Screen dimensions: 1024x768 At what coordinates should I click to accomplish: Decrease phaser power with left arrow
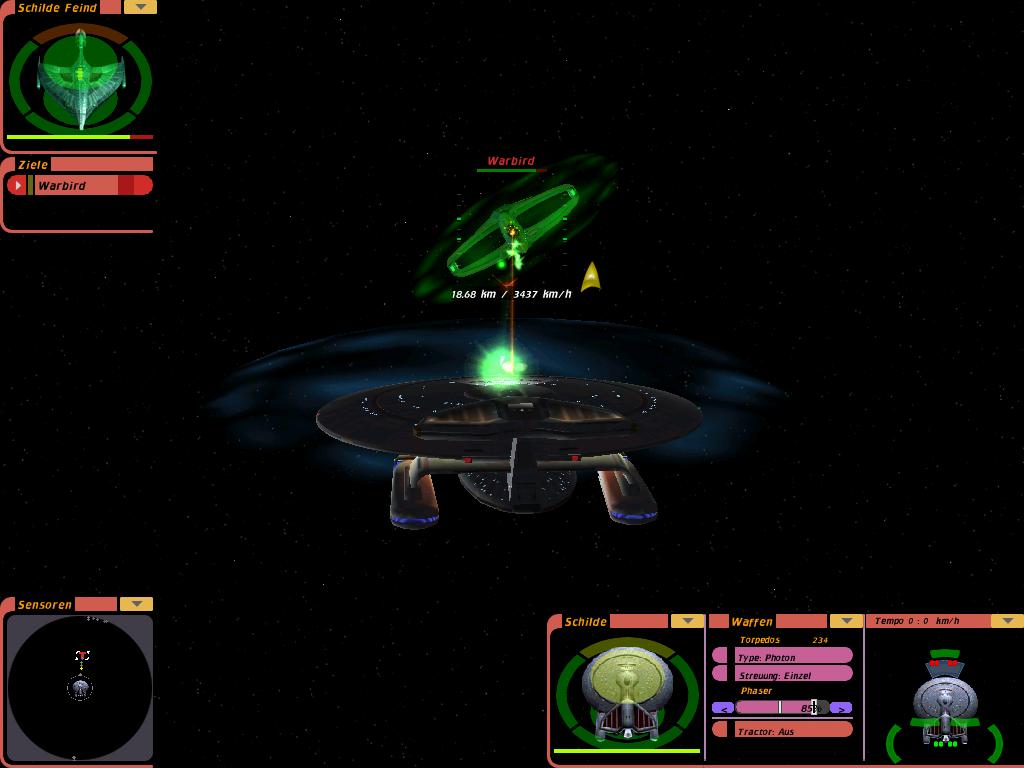click(723, 708)
